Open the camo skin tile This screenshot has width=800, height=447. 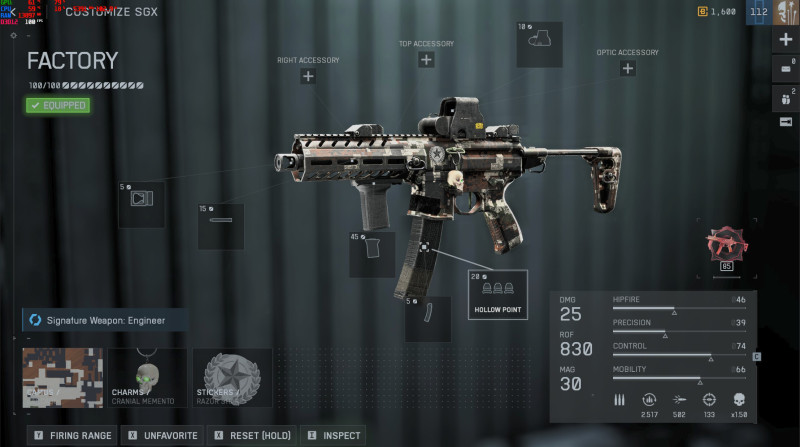tap(63, 377)
